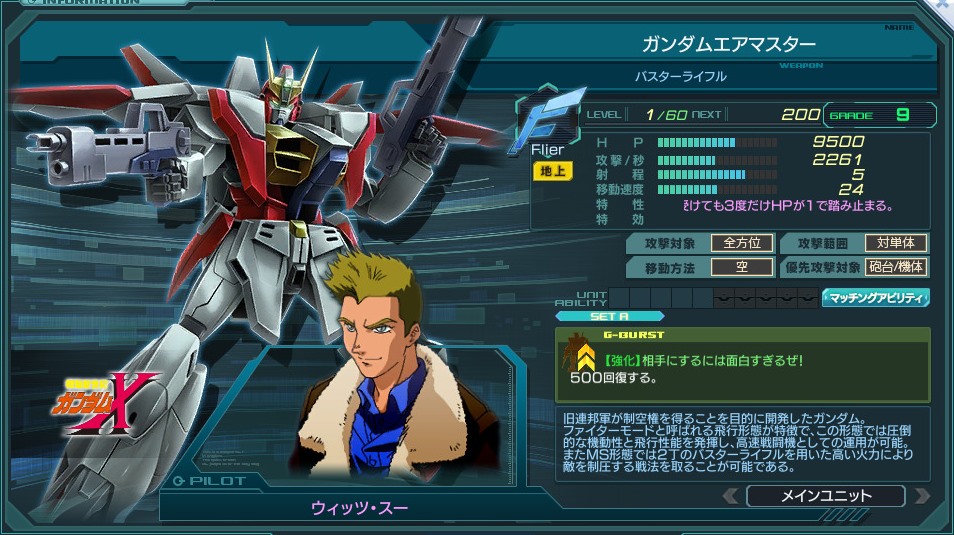
Task: Close the information window via top-right corner
Action: [x=944, y=5]
